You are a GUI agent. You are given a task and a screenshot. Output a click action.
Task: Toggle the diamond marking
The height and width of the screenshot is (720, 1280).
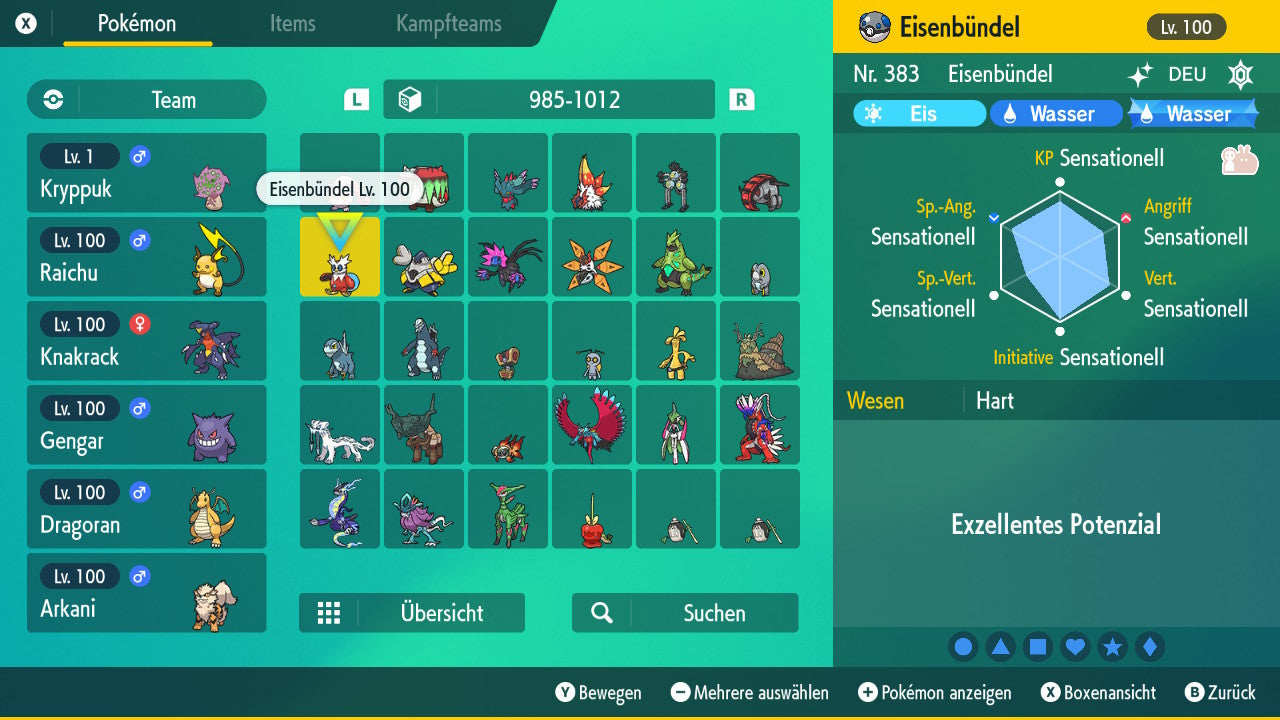(x=1150, y=647)
